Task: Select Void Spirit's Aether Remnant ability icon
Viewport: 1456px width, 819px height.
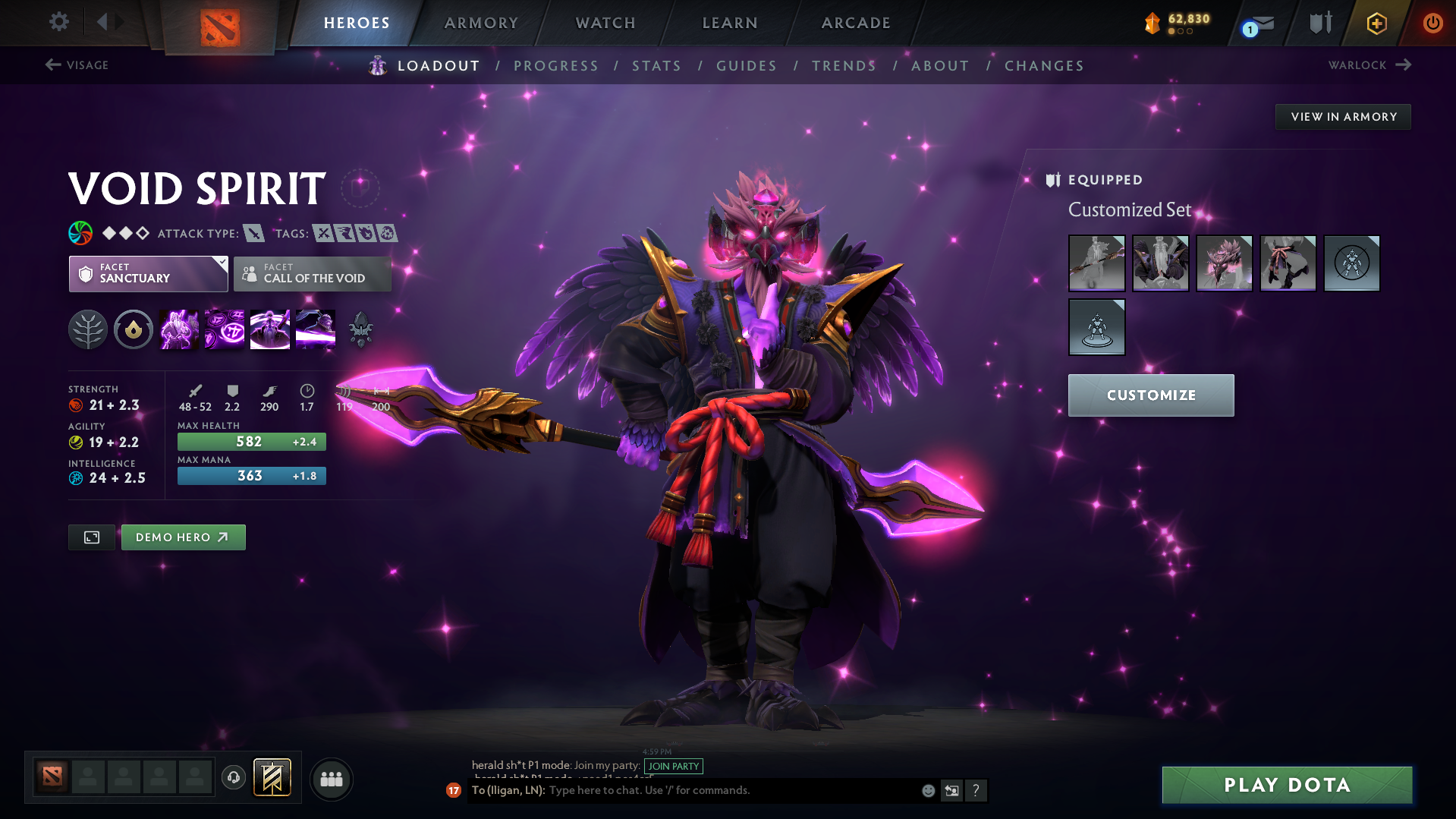Action: (178, 329)
